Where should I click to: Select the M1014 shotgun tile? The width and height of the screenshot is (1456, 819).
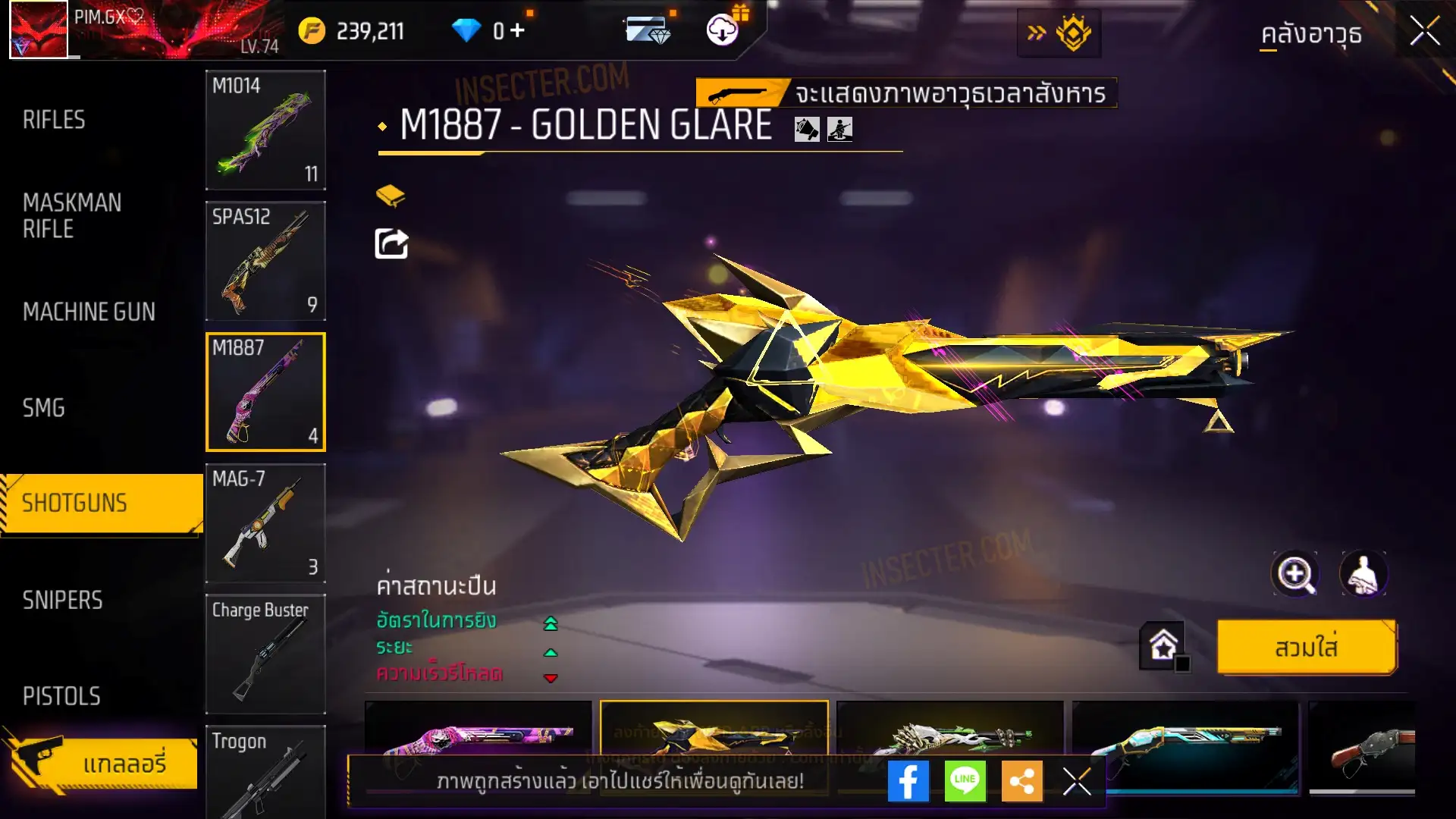(x=265, y=130)
